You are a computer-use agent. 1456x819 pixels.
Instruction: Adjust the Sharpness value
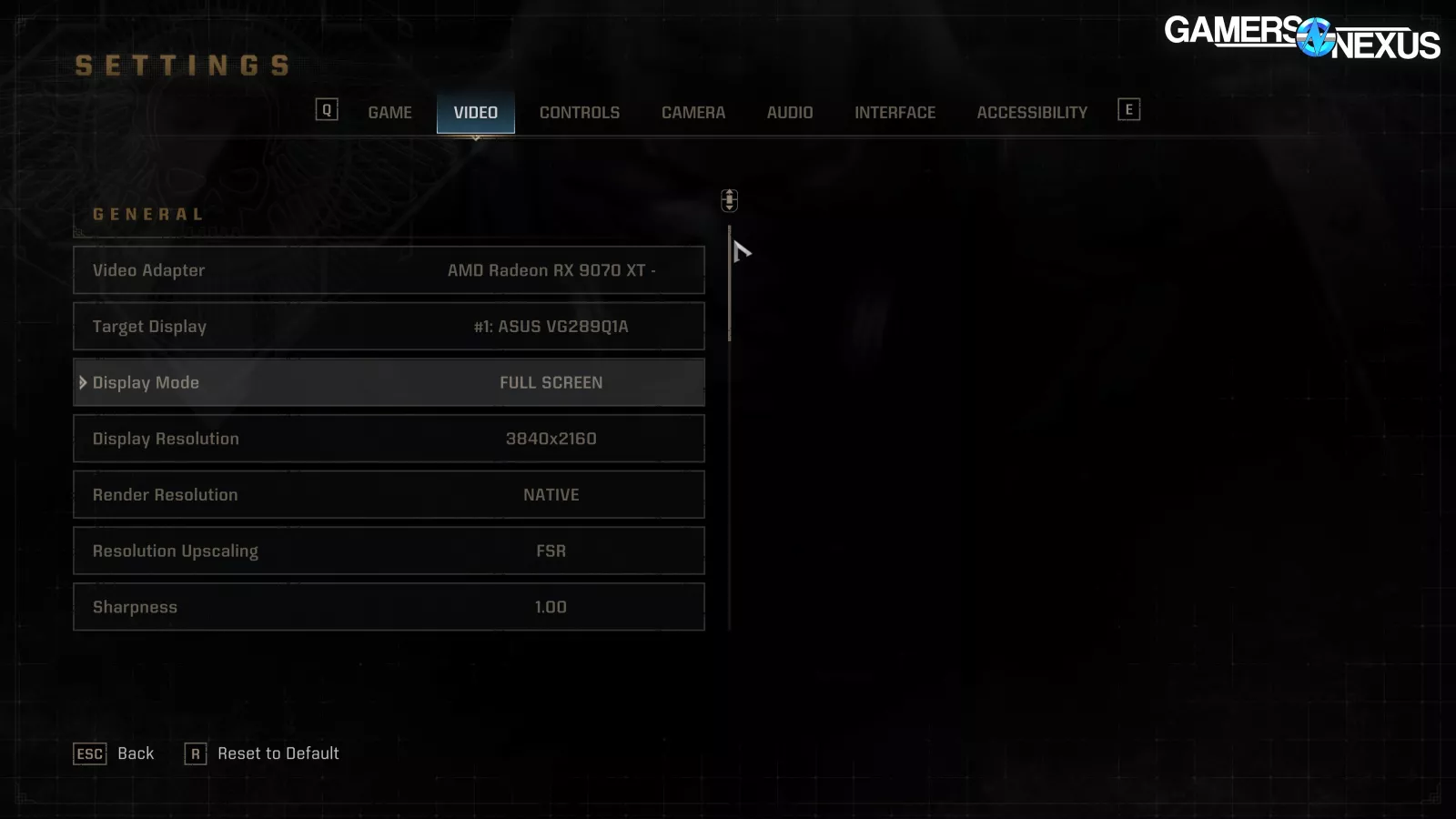click(389, 607)
